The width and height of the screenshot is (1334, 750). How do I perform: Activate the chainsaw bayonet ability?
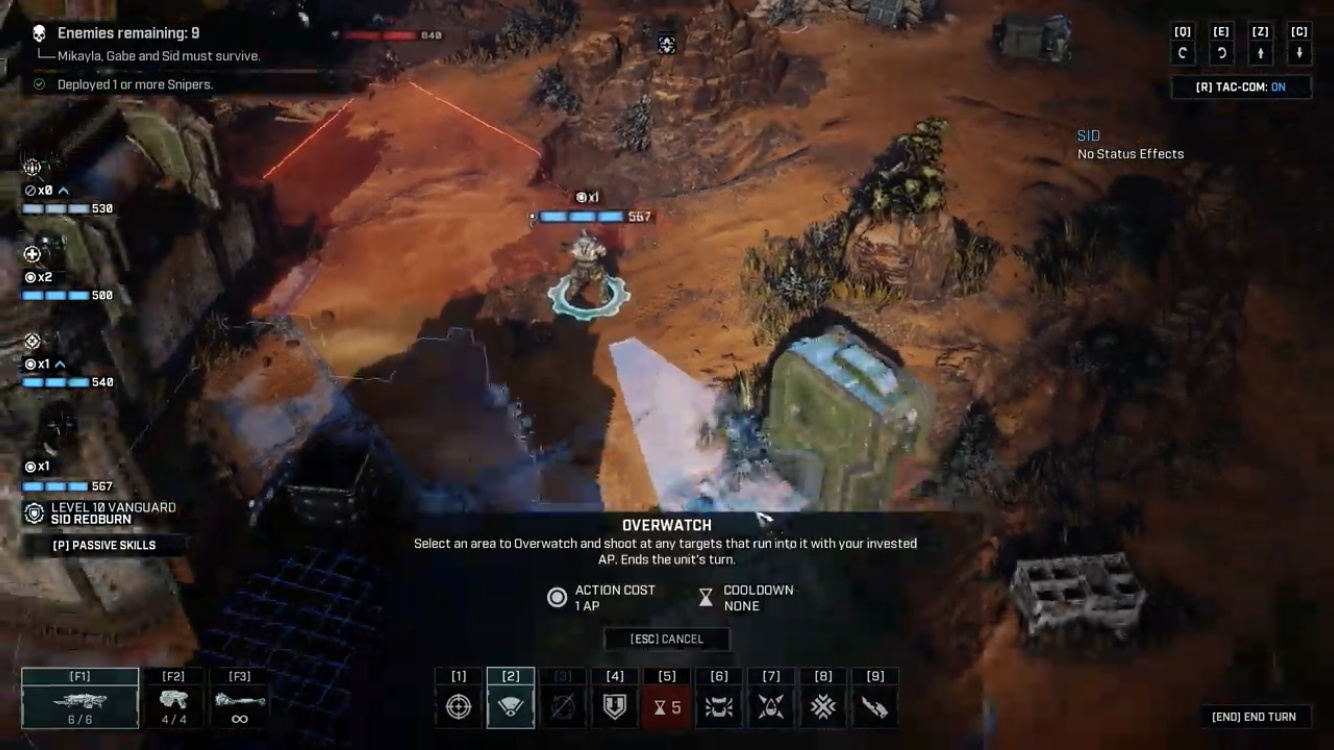[875, 707]
